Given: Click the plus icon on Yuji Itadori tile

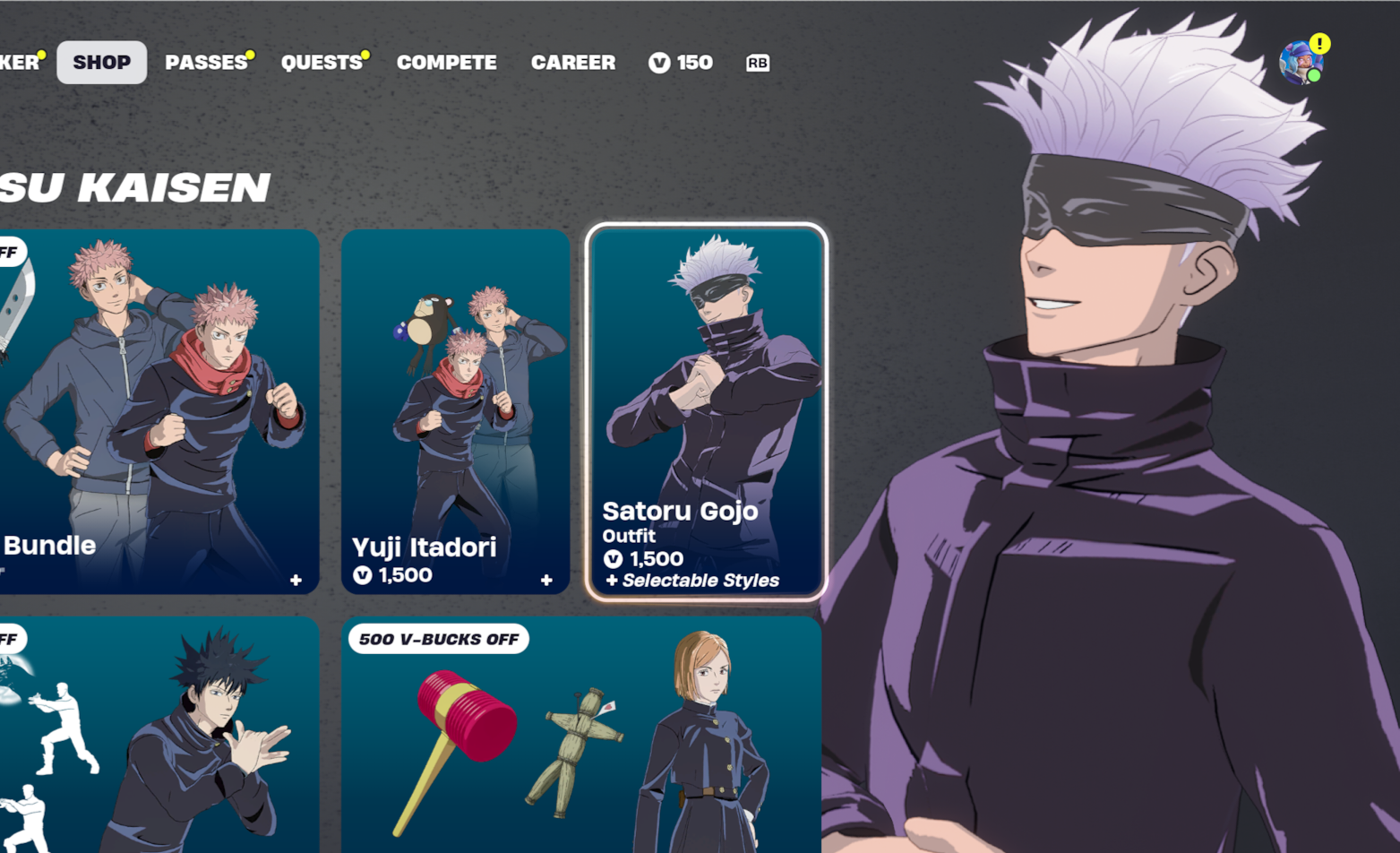Looking at the screenshot, I should pyautogui.click(x=547, y=580).
